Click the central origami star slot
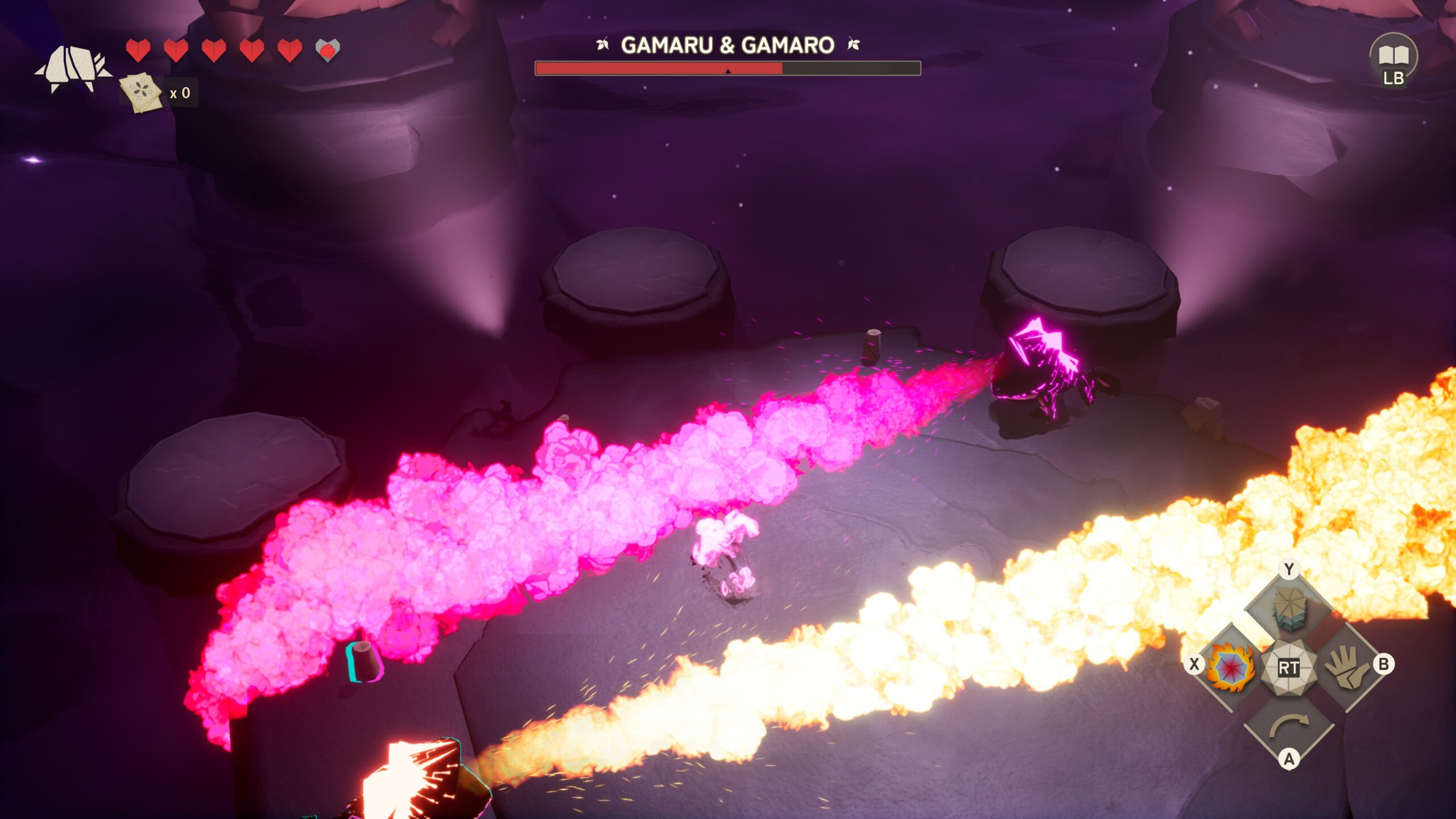The width and height of the screenshot is (1456, 819). tap(1288, 667)
